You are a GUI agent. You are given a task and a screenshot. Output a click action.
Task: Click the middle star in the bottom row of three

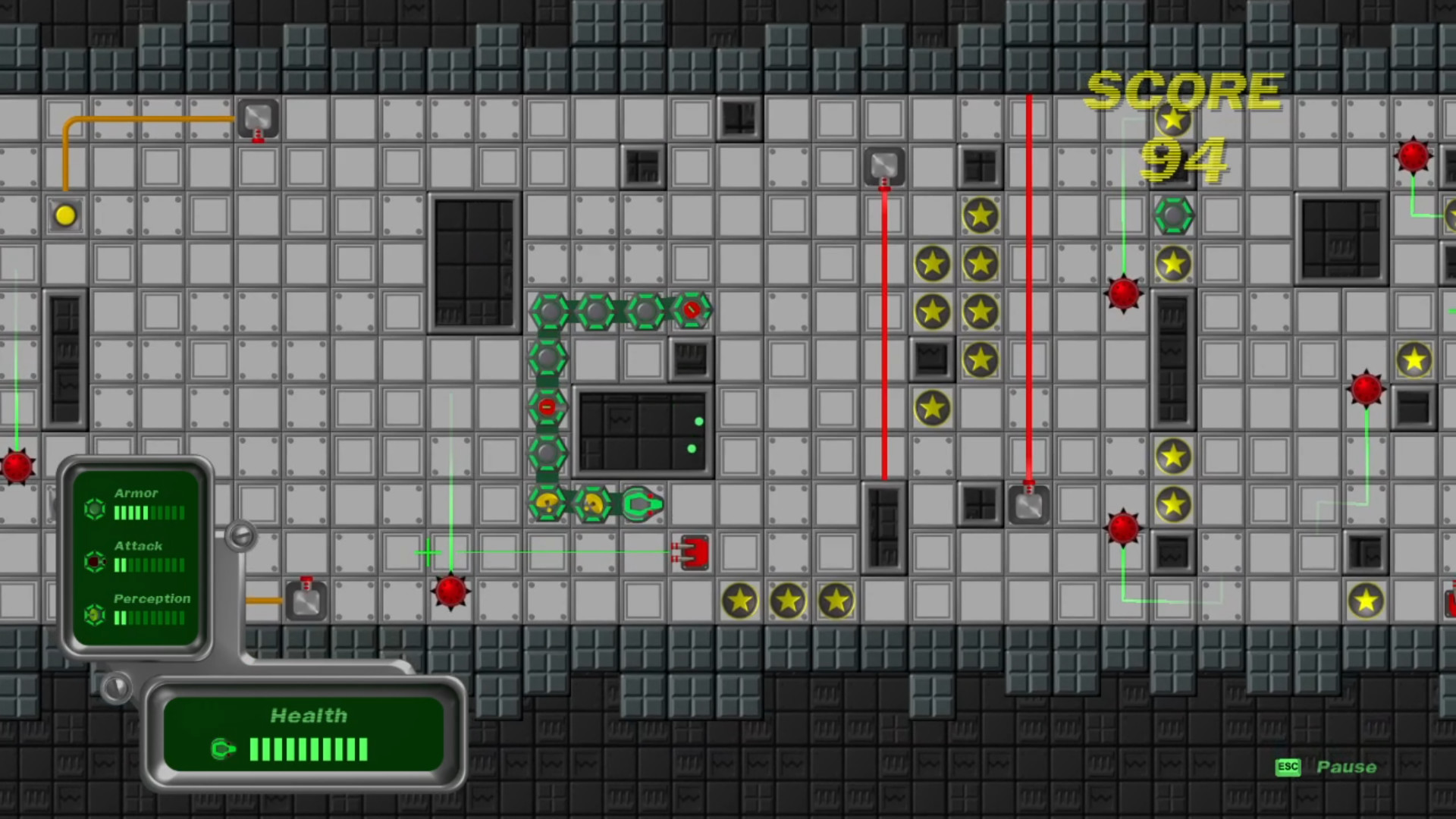click(788, 600)
